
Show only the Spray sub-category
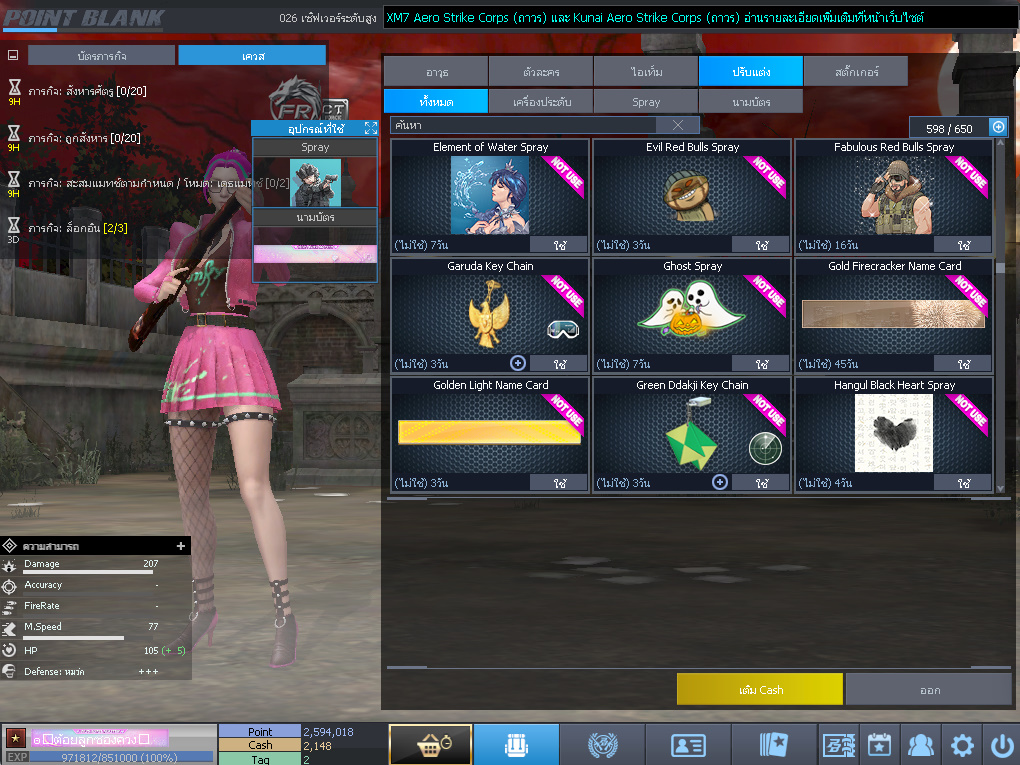pos(646,102)
